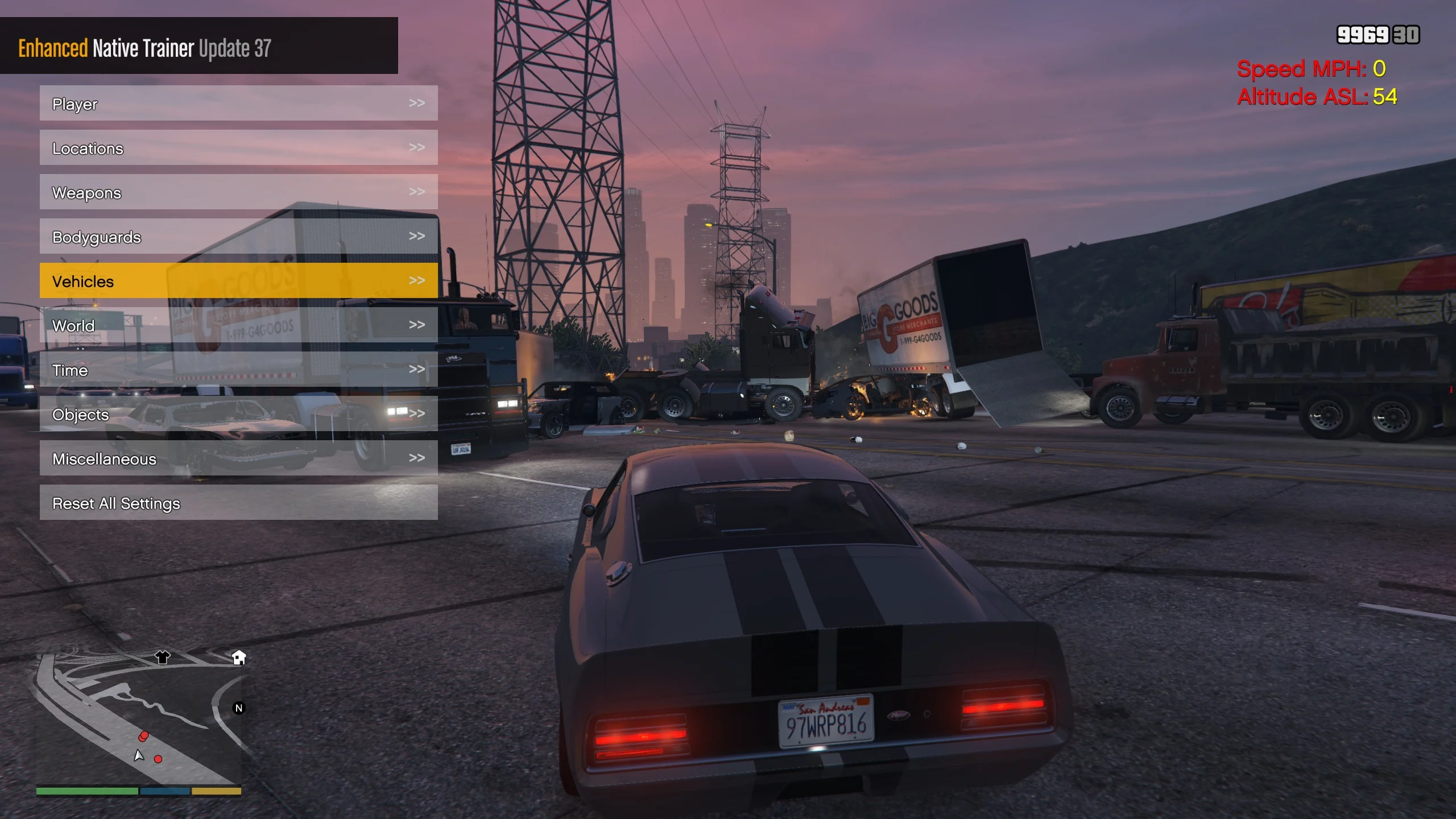
Task: Select the safehouse blip on minimap
Action: tap(239, 657)
